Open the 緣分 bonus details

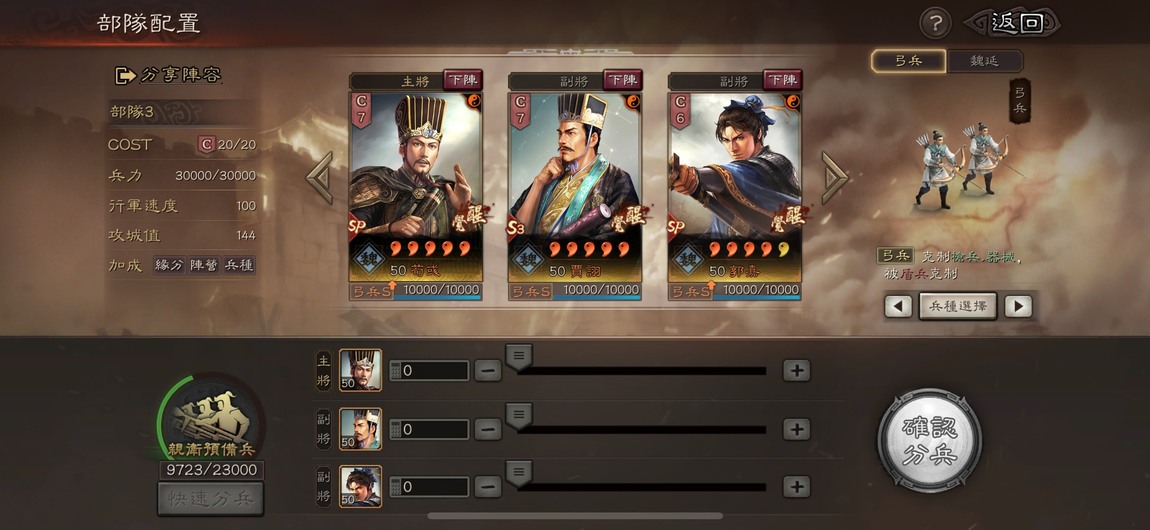[169, 265]
